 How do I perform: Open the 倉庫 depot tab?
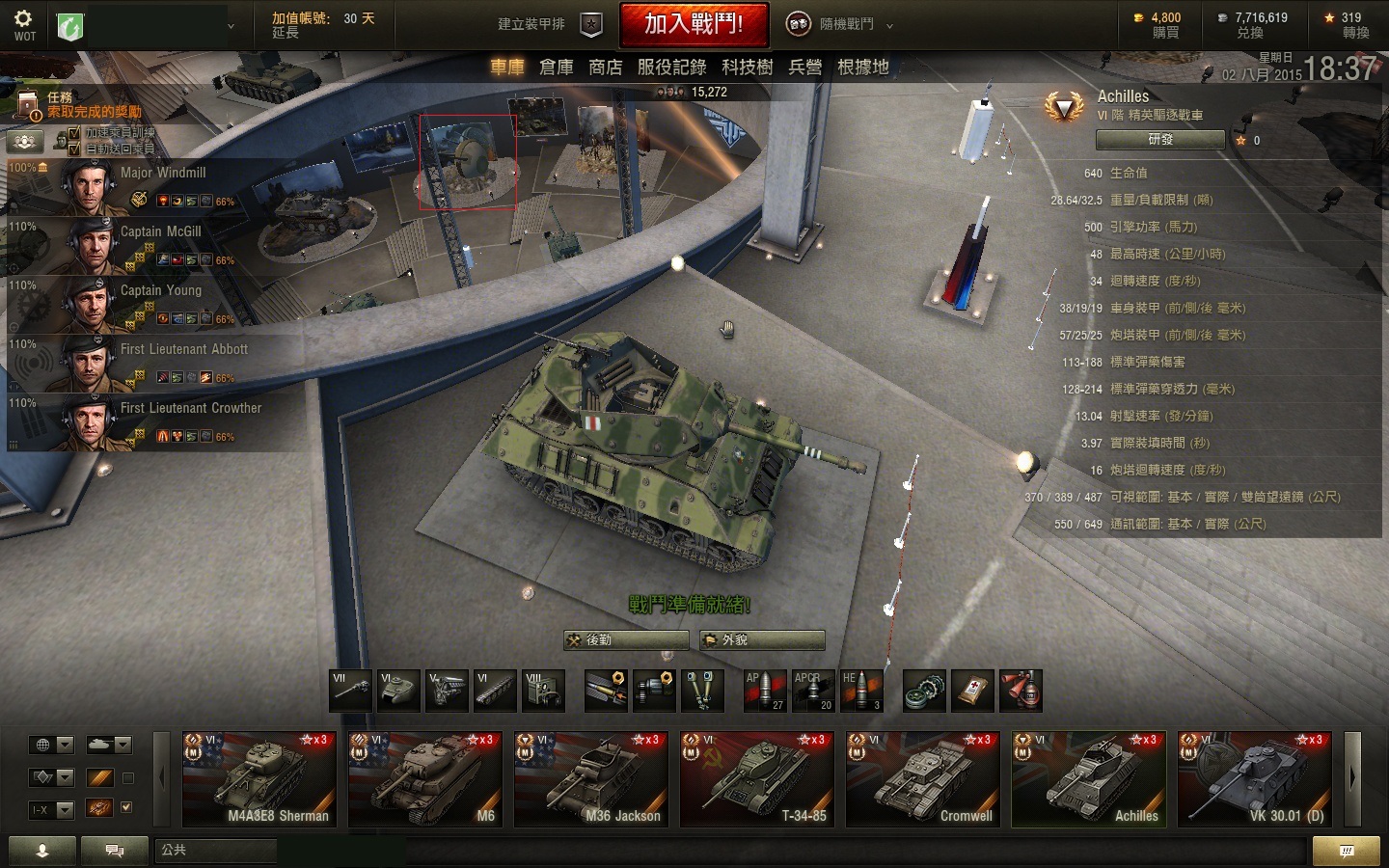tap(557, 67)
